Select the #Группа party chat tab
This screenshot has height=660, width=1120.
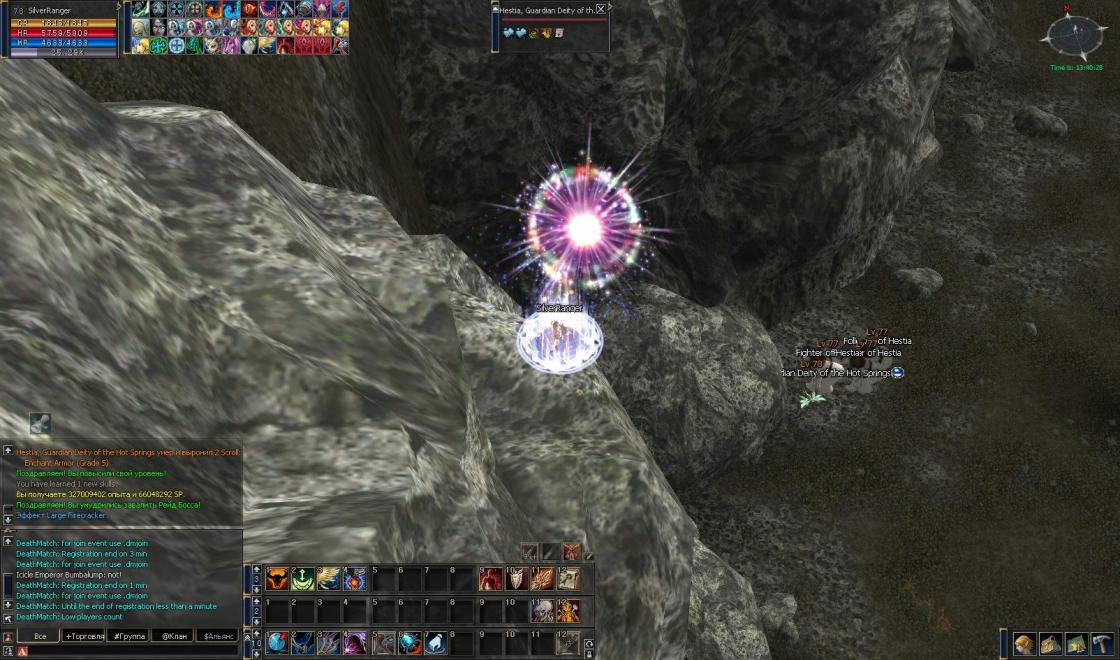click(x=130, y=636)
